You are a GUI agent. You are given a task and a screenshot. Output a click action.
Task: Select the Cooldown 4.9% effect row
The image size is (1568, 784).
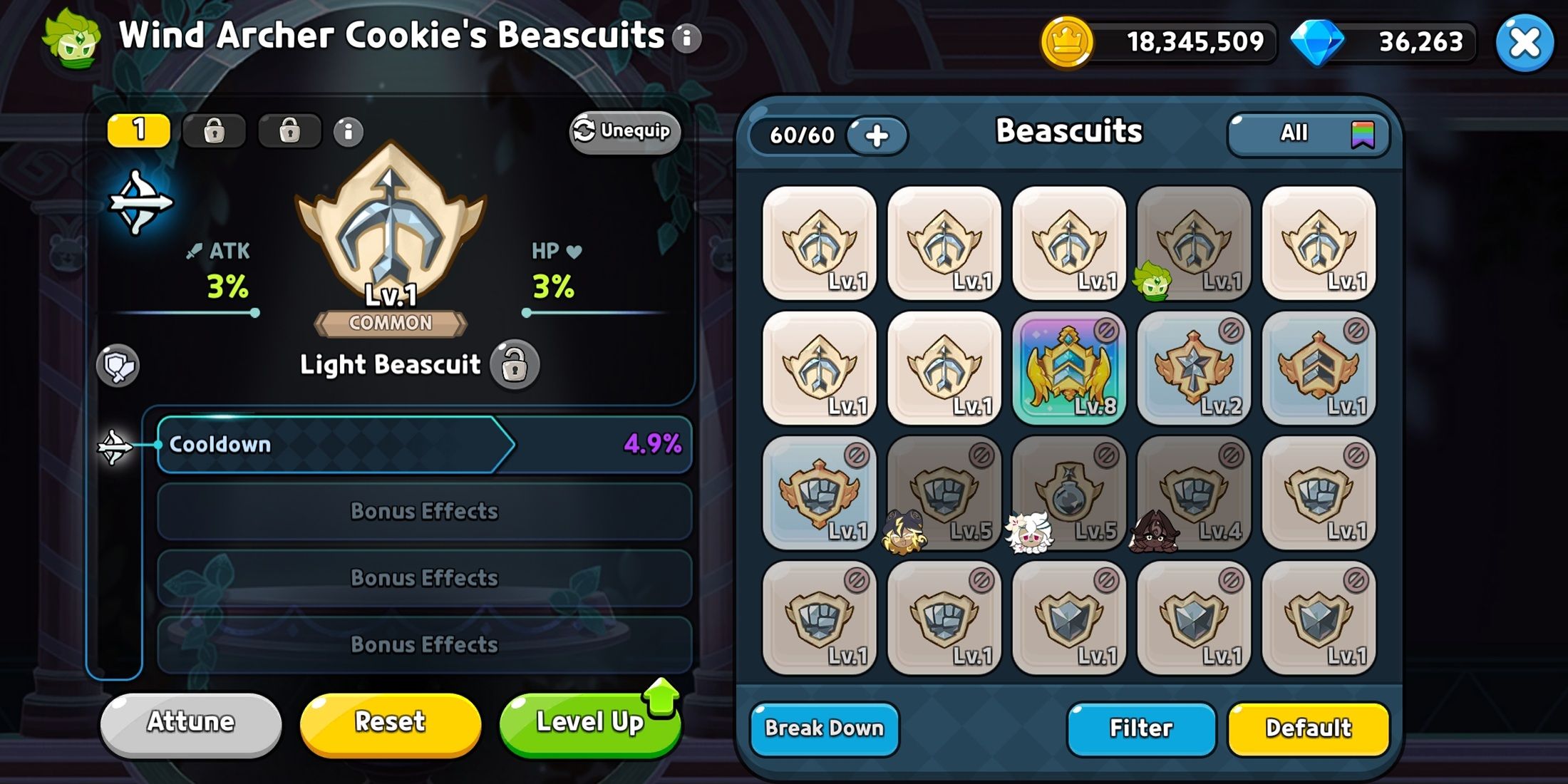[x=424, y=445]
